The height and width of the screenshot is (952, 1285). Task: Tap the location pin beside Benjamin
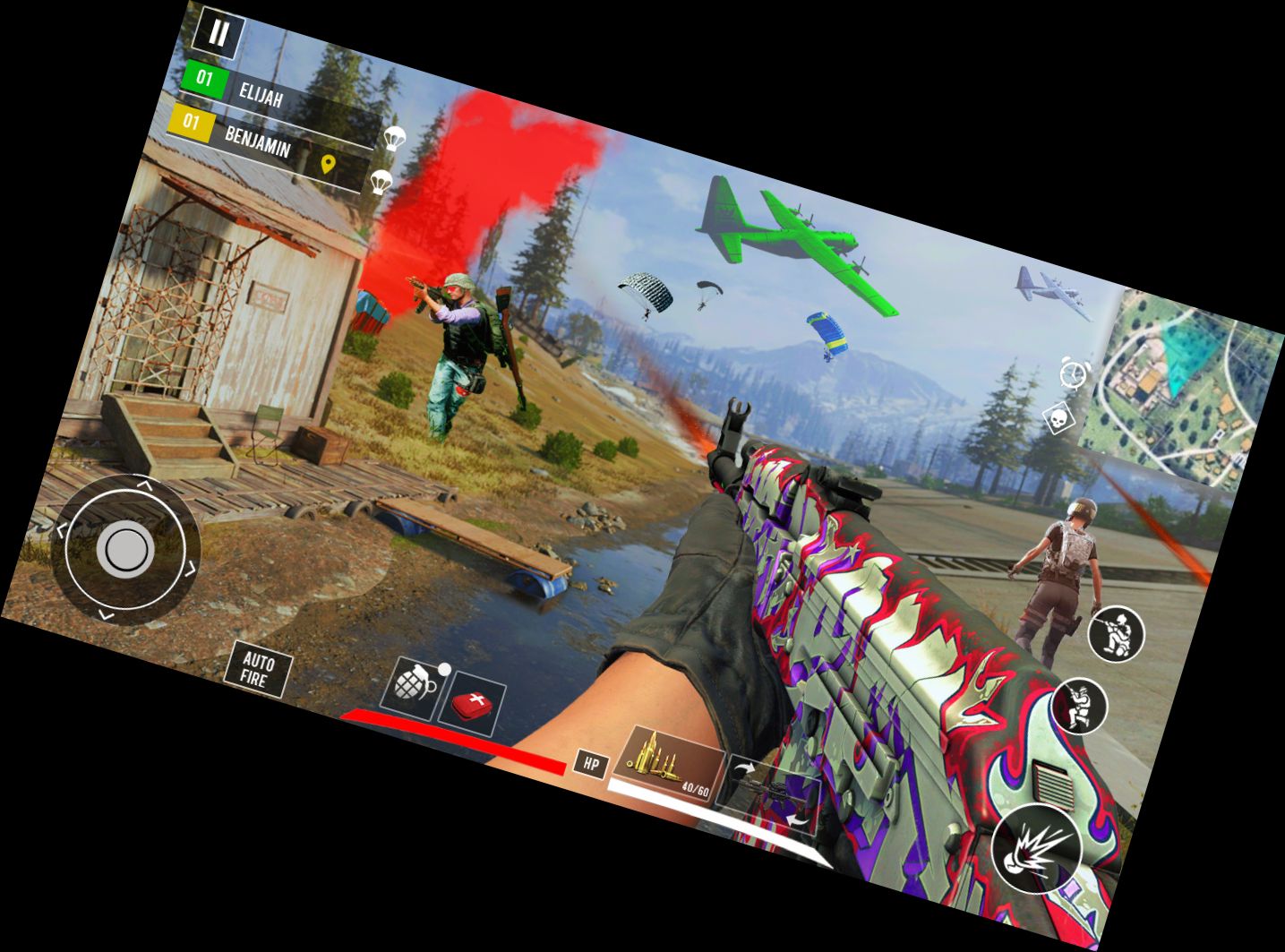pyautogui.click(x=328, y=164)
